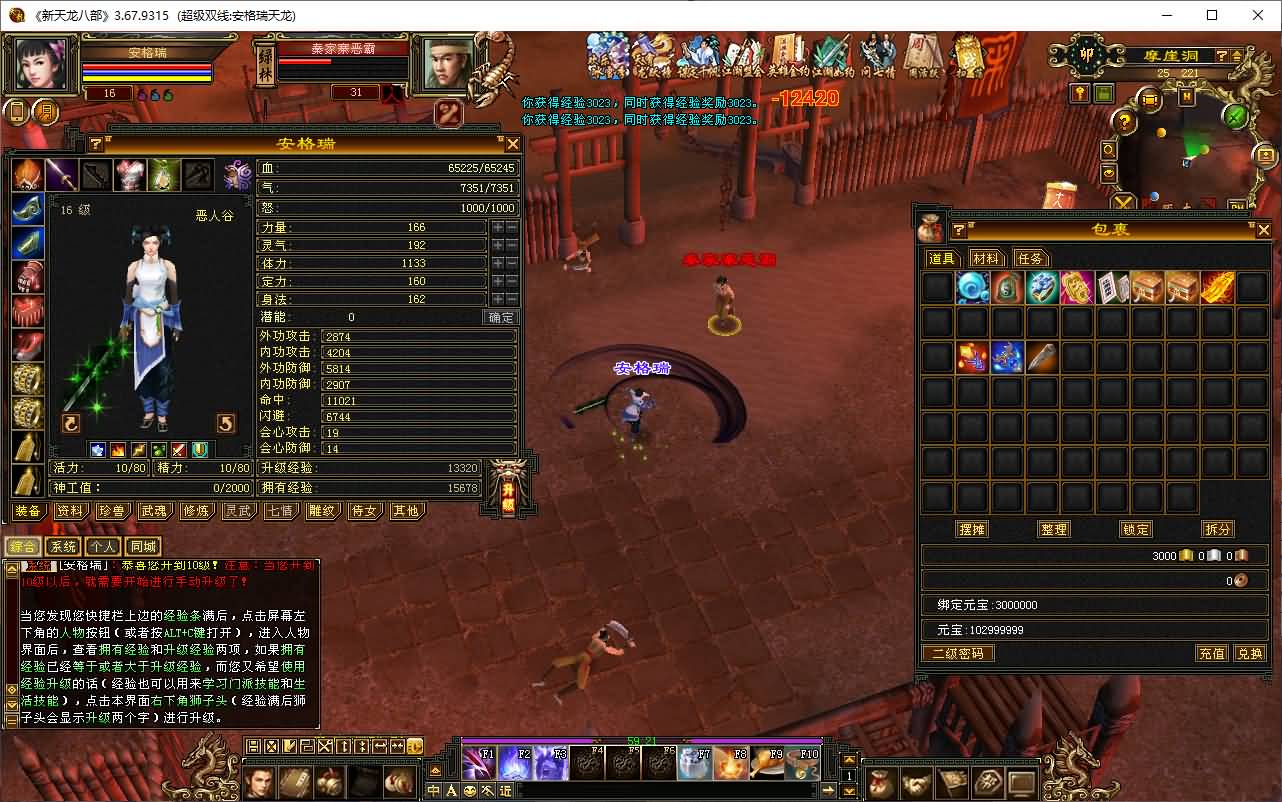Confirm attribute points with 确定 button
Screen dimensions: 1282x802
(501, 317)
